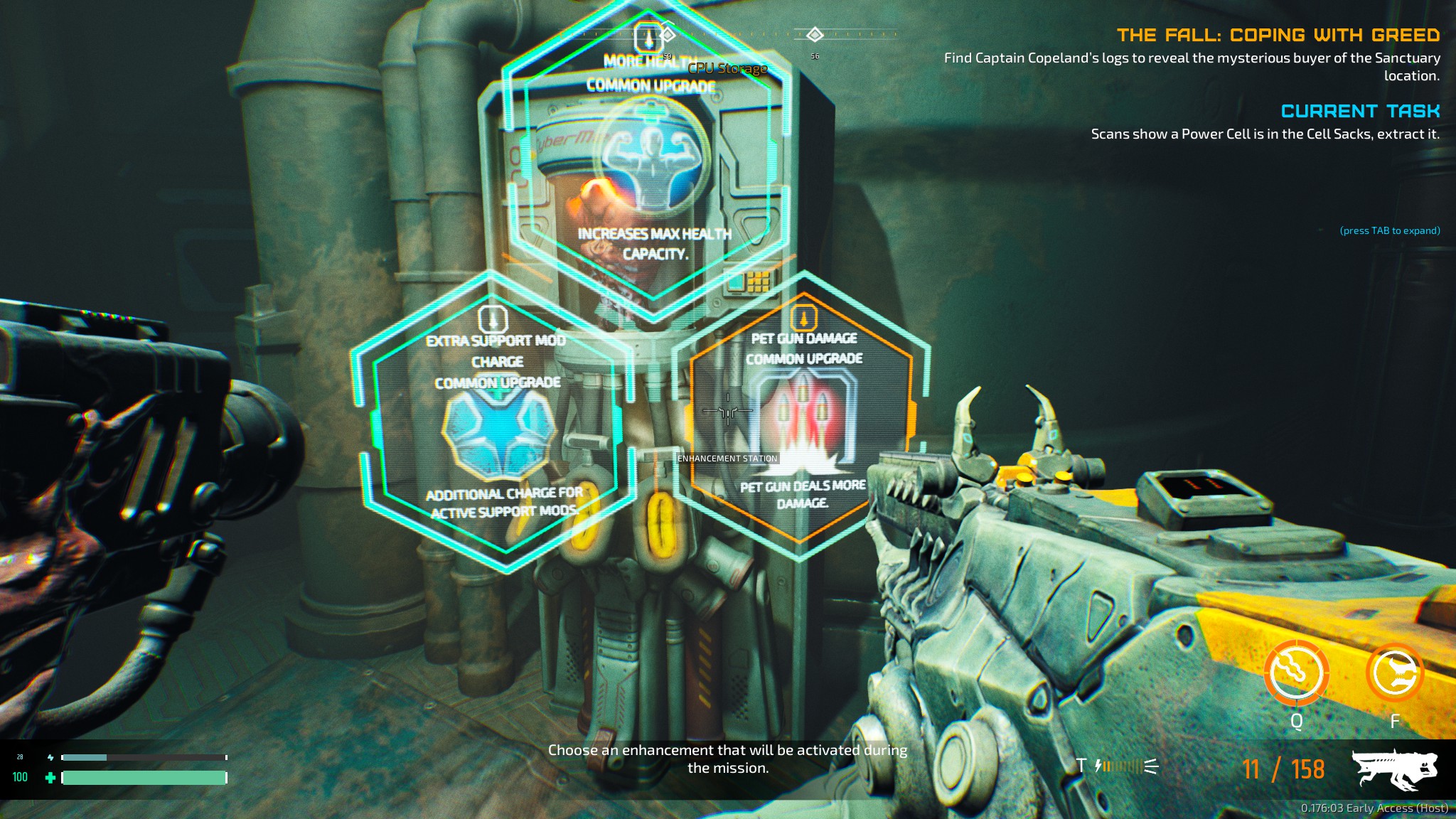Activate the Q ability icon

[x=1296, y=673]
